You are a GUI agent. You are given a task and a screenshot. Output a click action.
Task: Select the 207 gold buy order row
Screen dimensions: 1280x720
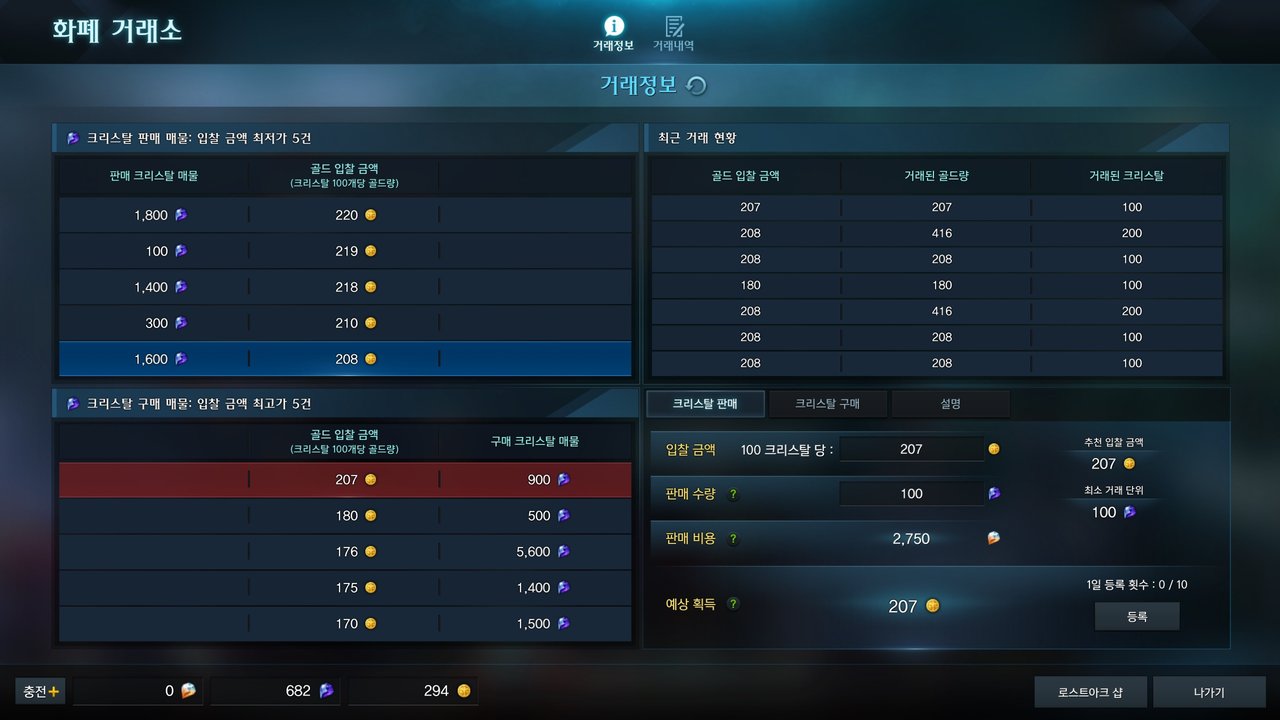pos(345,480)
